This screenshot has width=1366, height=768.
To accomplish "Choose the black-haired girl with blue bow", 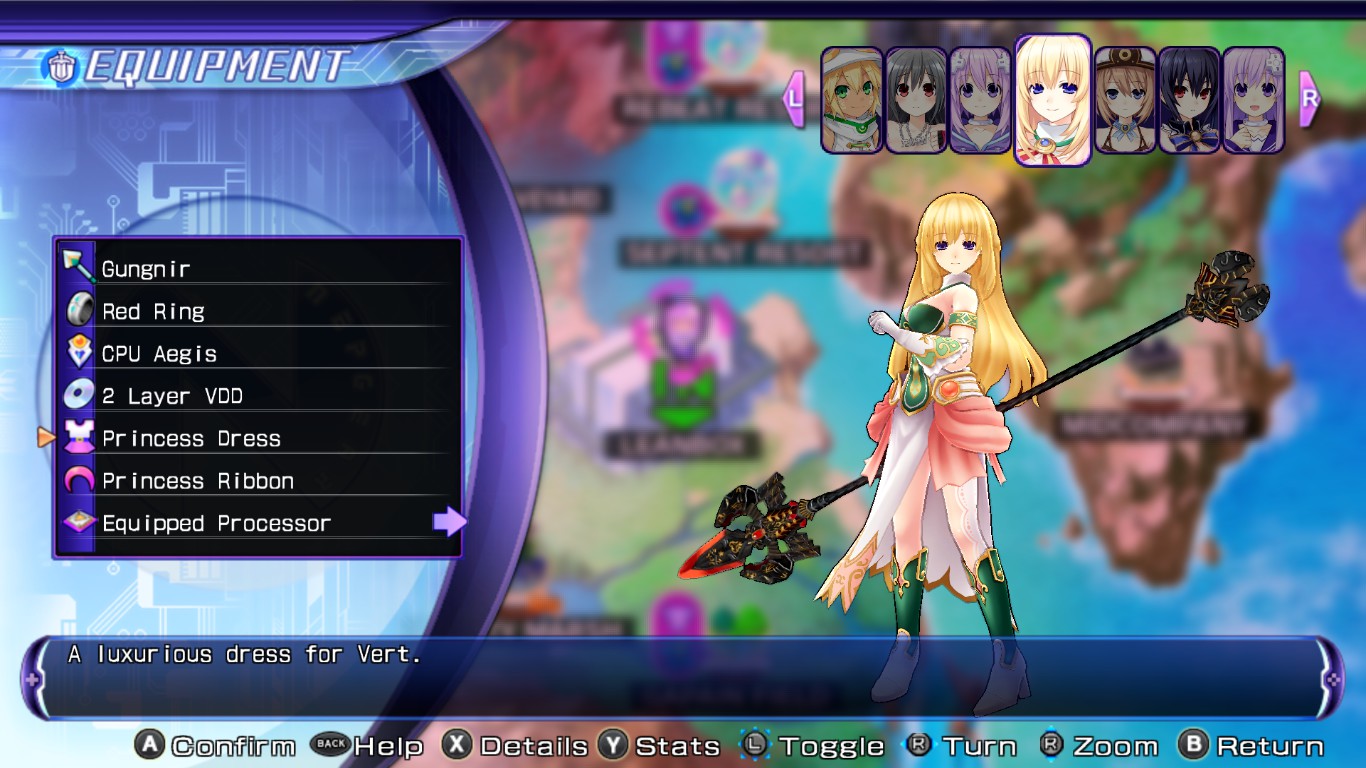I will [x=1189, y=100].
